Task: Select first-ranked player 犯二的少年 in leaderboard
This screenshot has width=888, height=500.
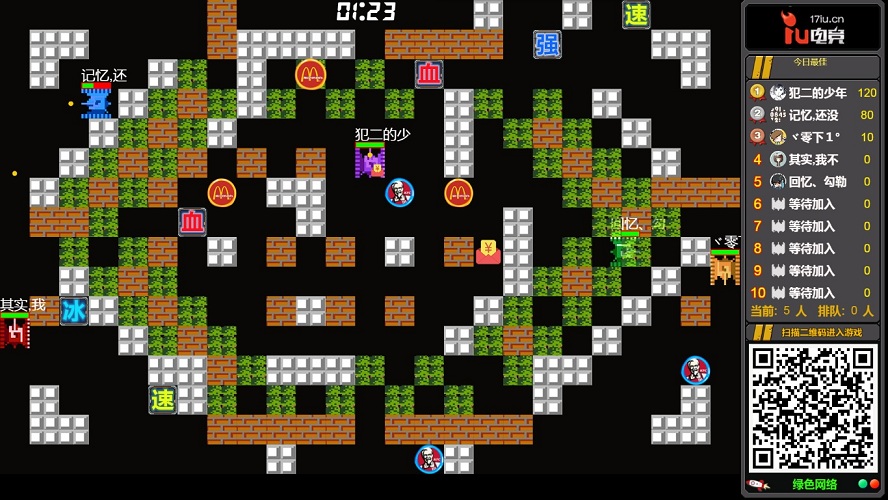Action: 813,93
